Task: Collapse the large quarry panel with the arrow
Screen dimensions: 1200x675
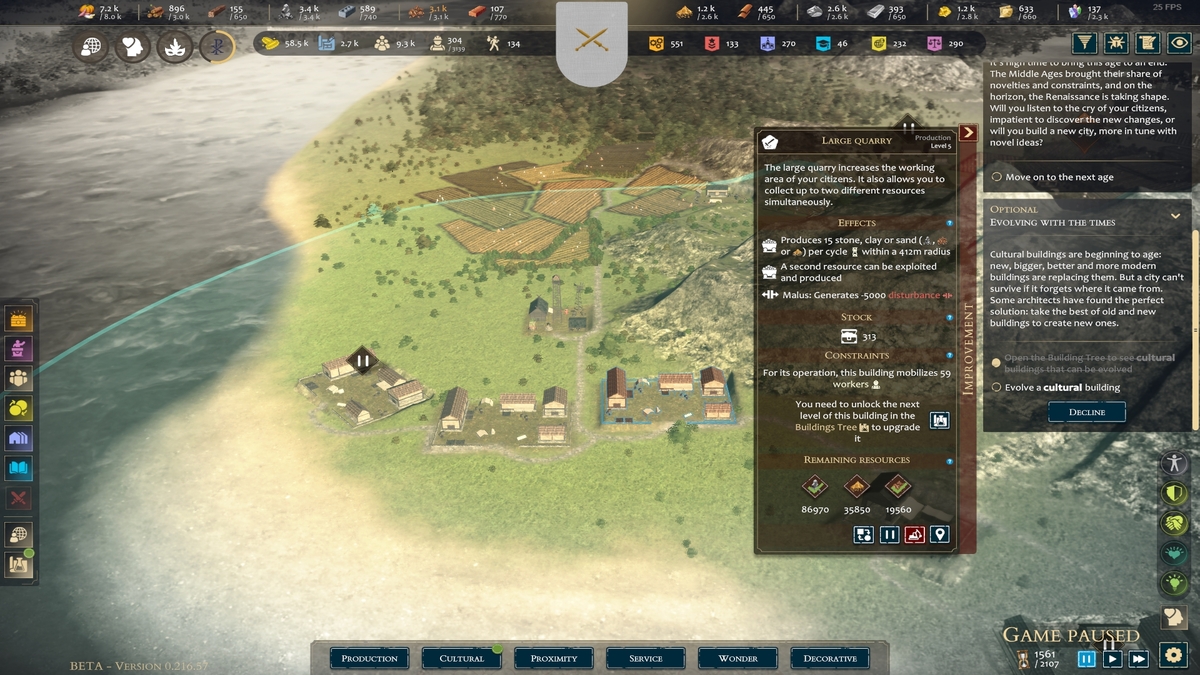Action: [967, 133]
